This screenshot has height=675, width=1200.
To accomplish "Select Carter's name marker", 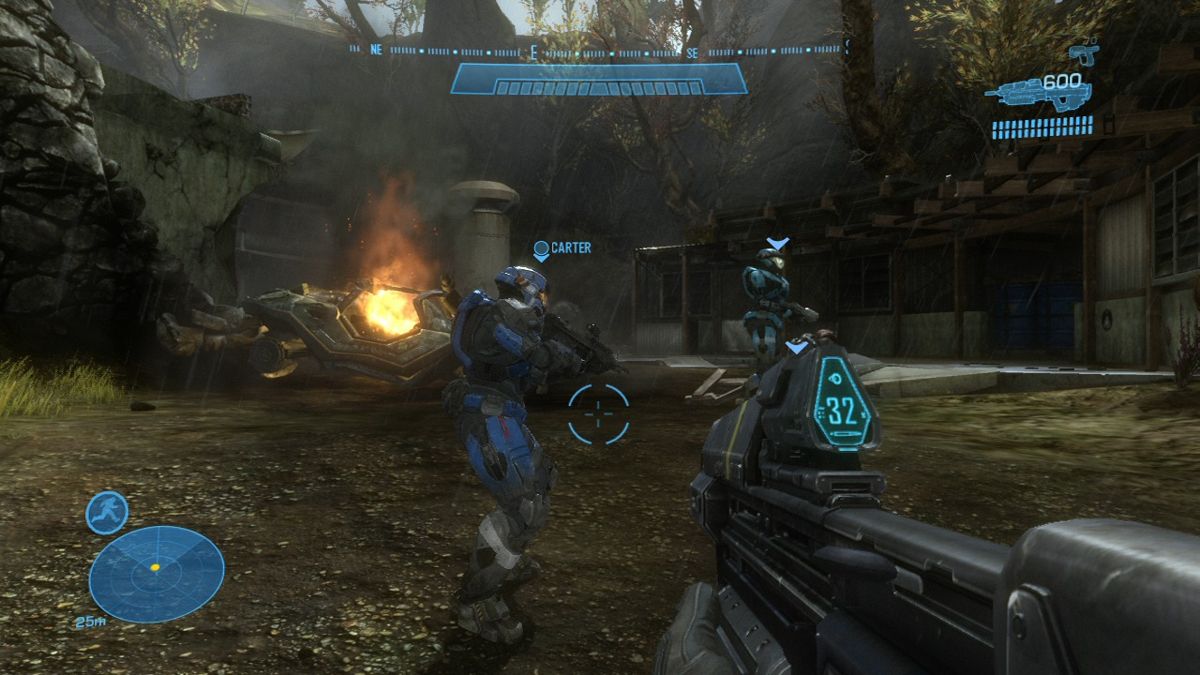I will pos(562,248).
